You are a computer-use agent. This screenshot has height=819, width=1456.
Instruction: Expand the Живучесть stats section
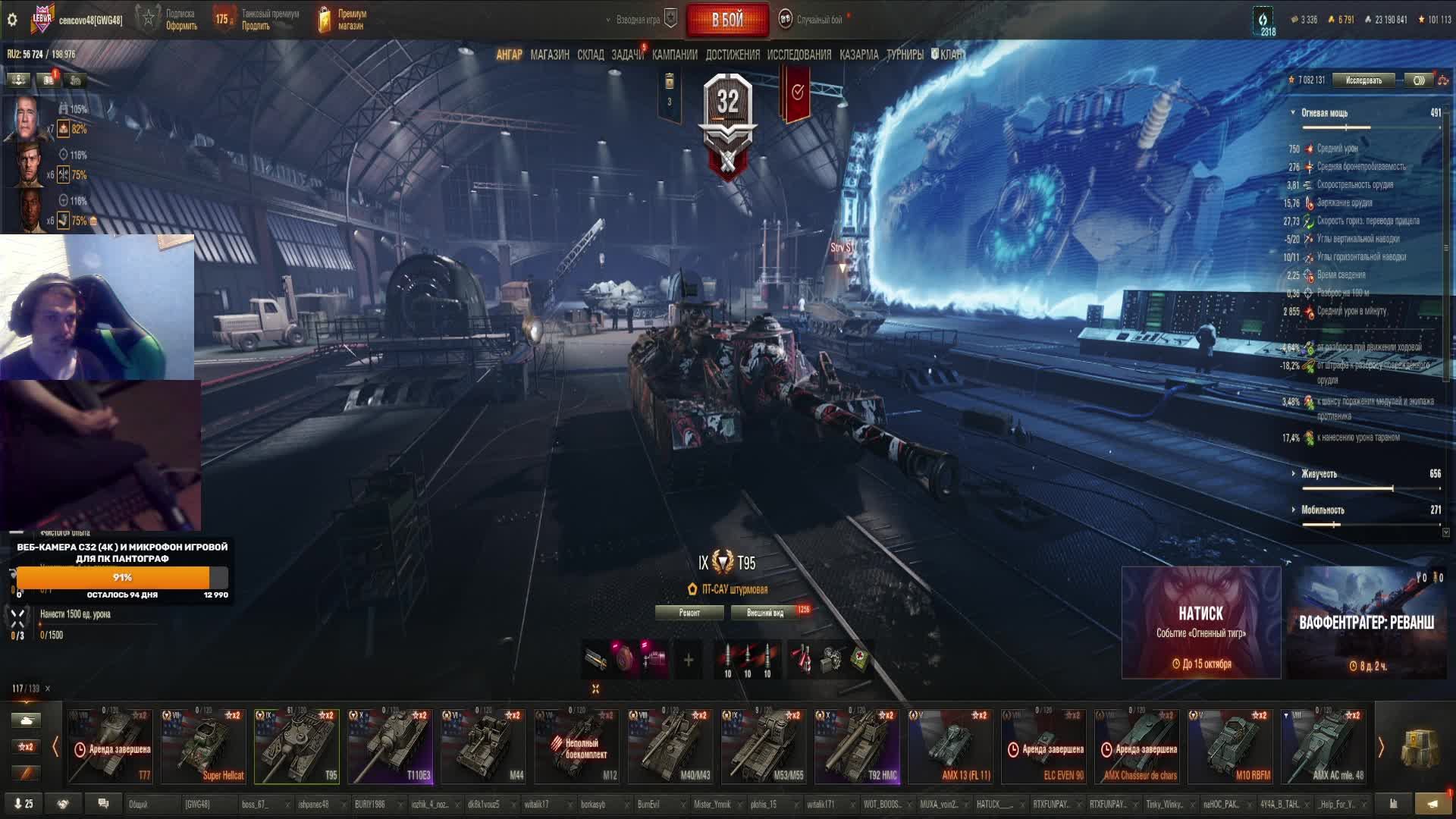point(1319,474)
